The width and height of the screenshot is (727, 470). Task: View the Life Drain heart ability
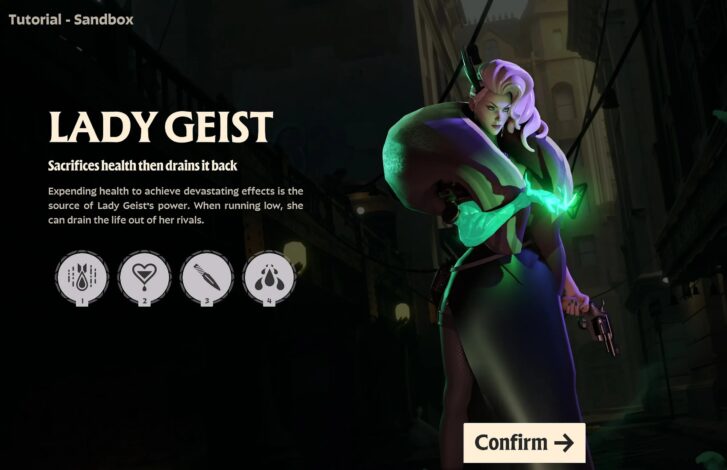click(x=144, y=275)
